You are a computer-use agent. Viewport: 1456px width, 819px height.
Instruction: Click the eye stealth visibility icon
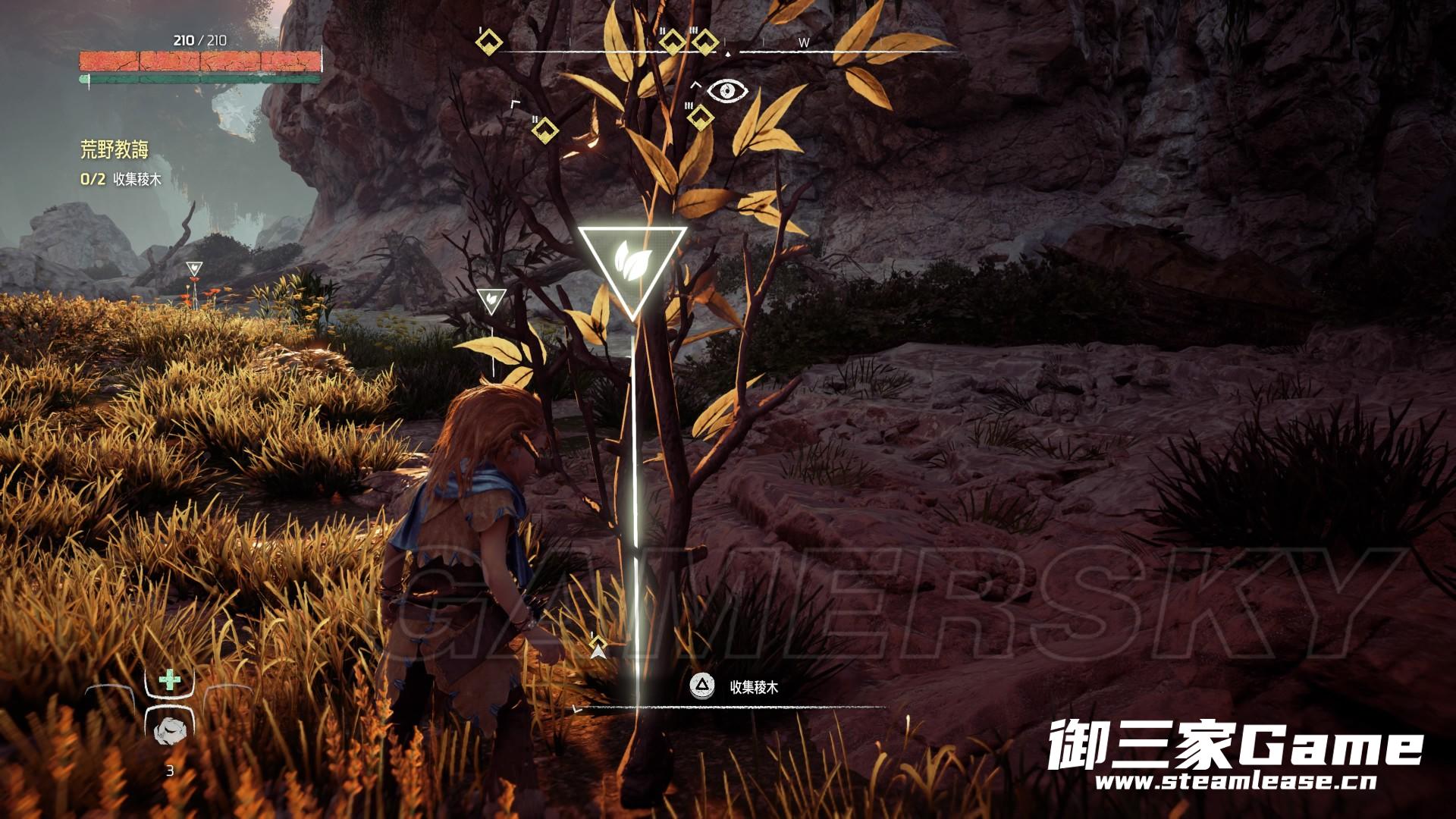[x=727, y=92]
